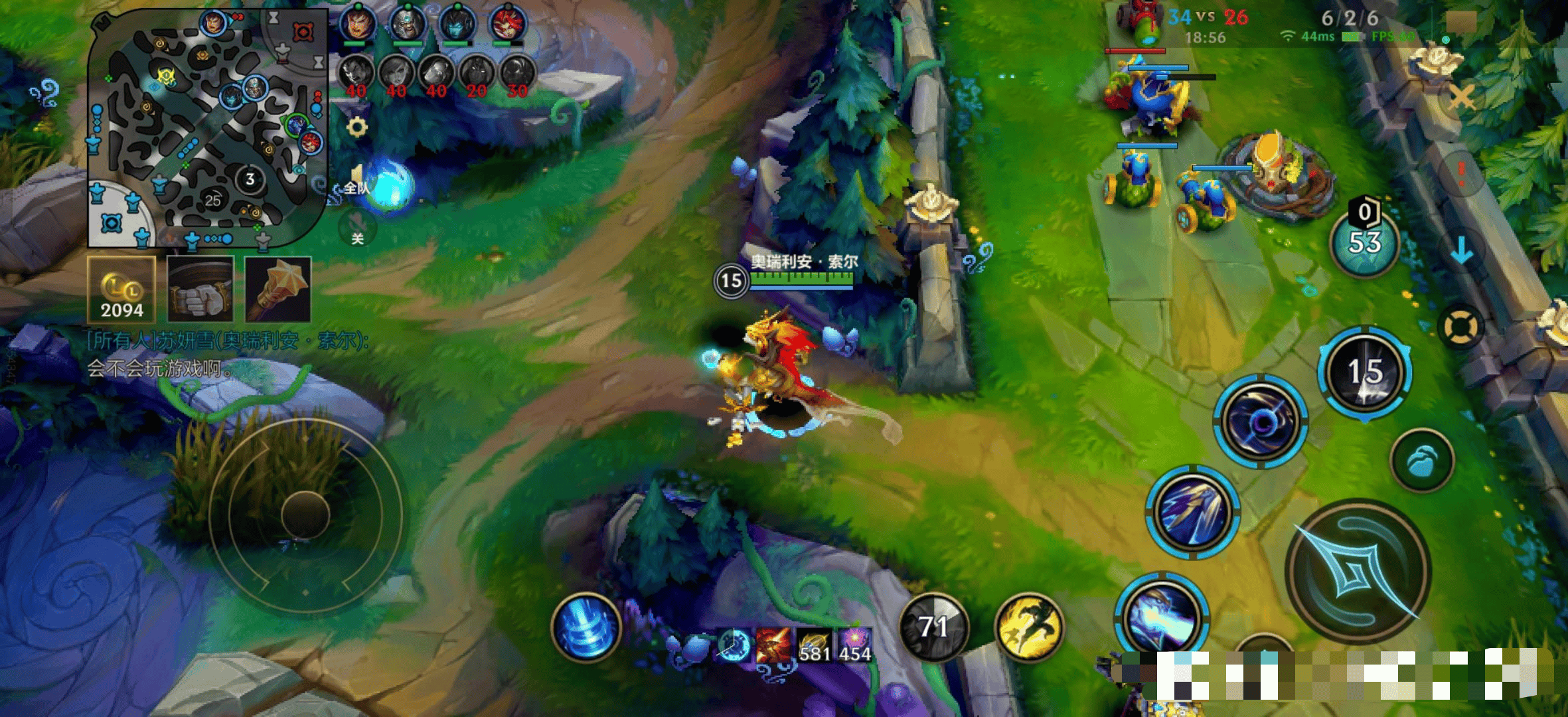Toggle the microphone button
1568x717 pixels.
[357, 229]
